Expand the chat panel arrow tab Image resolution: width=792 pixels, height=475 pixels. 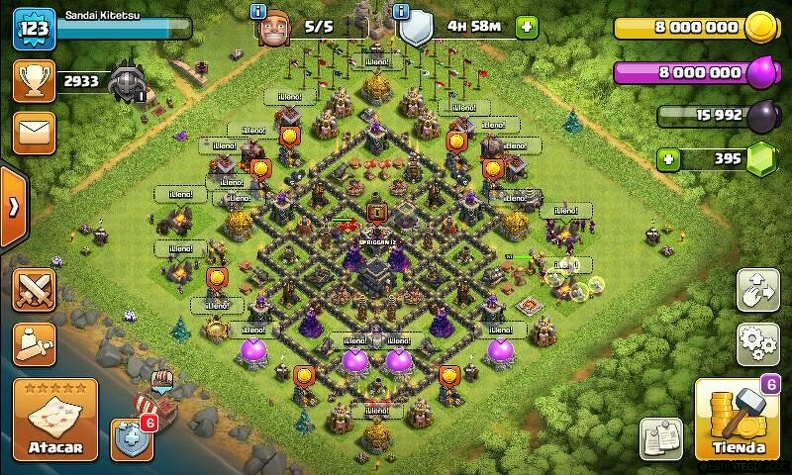click(13, 208)
